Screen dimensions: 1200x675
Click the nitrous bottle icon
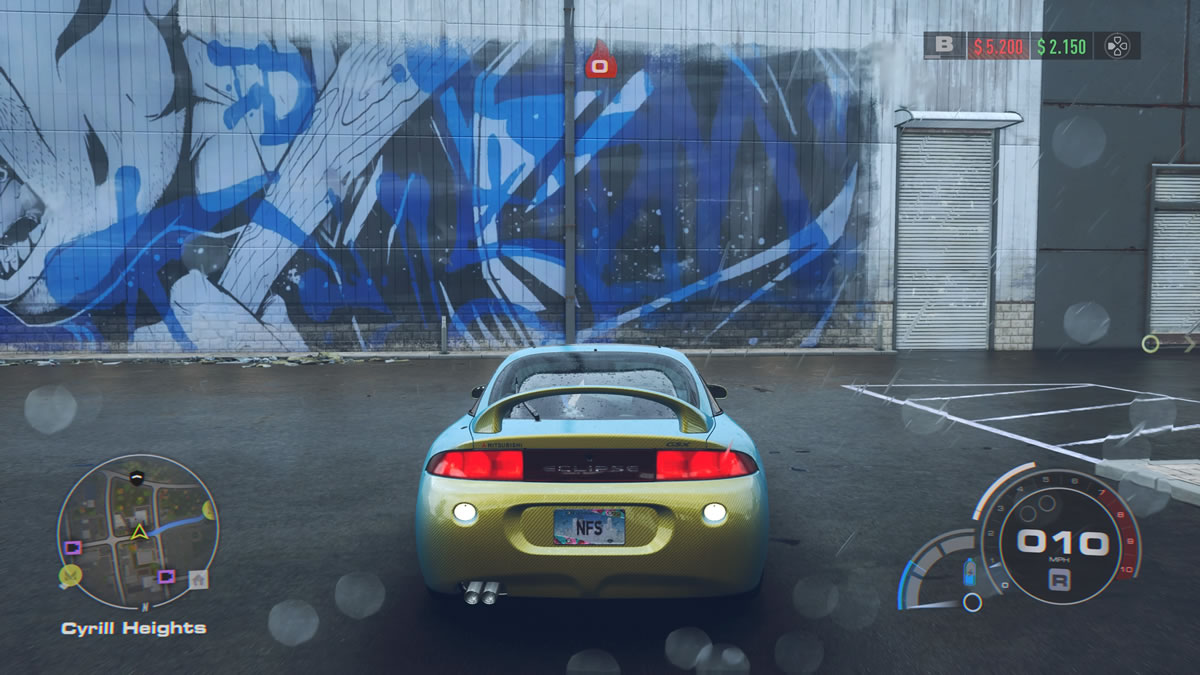[968, 574]
